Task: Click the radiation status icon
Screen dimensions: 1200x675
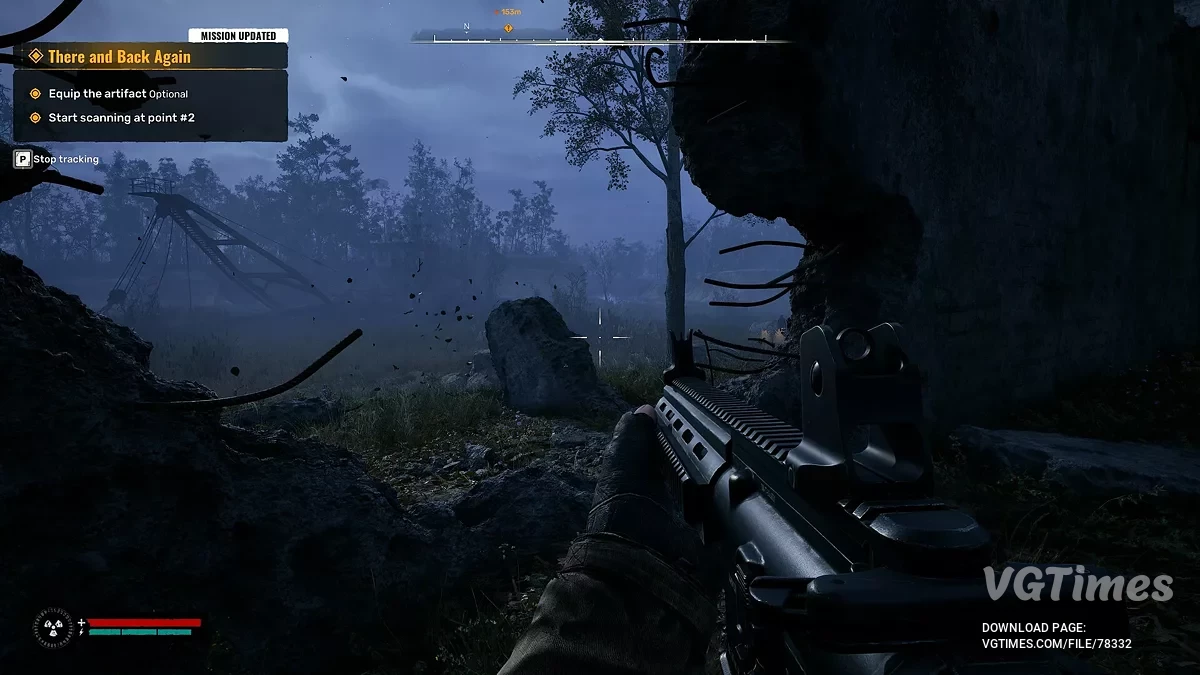Action: point(53,627)
